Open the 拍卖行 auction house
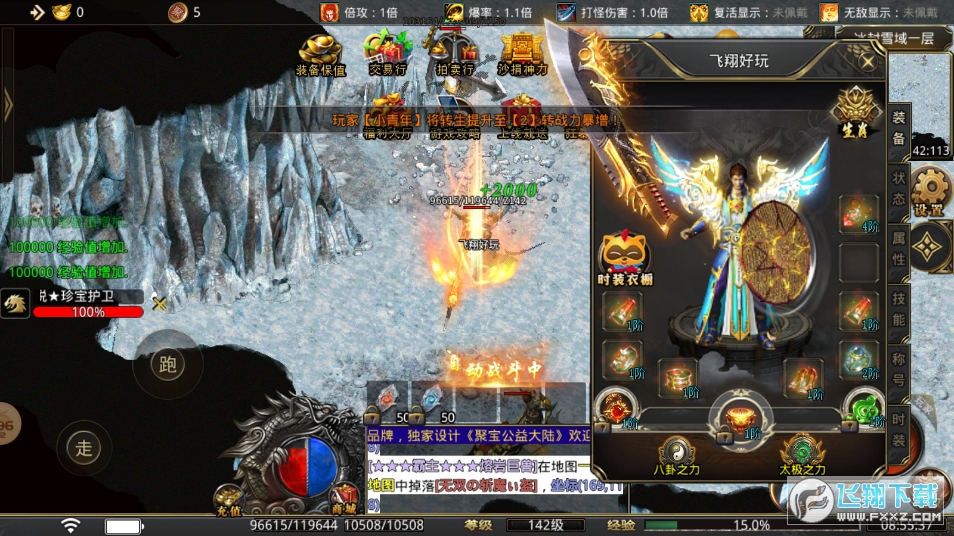 pos(454,53)
